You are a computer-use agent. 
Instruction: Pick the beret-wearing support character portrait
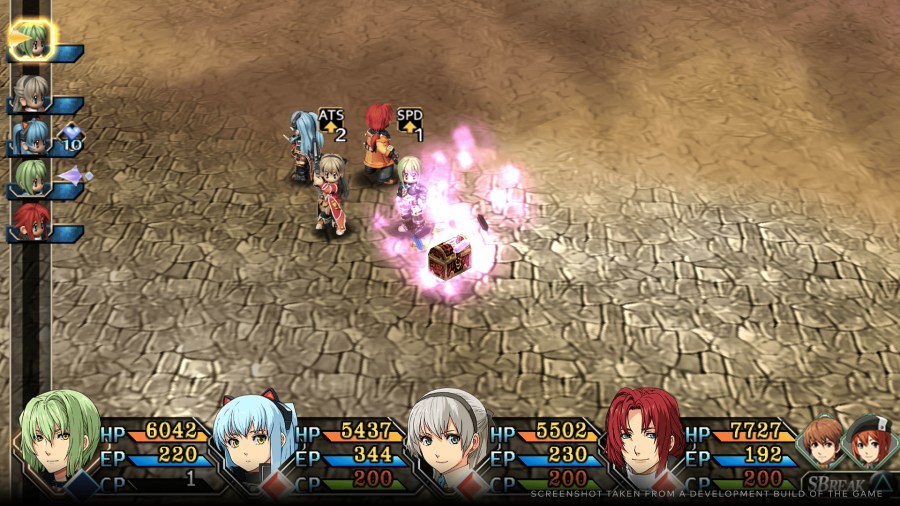[864, 439]
